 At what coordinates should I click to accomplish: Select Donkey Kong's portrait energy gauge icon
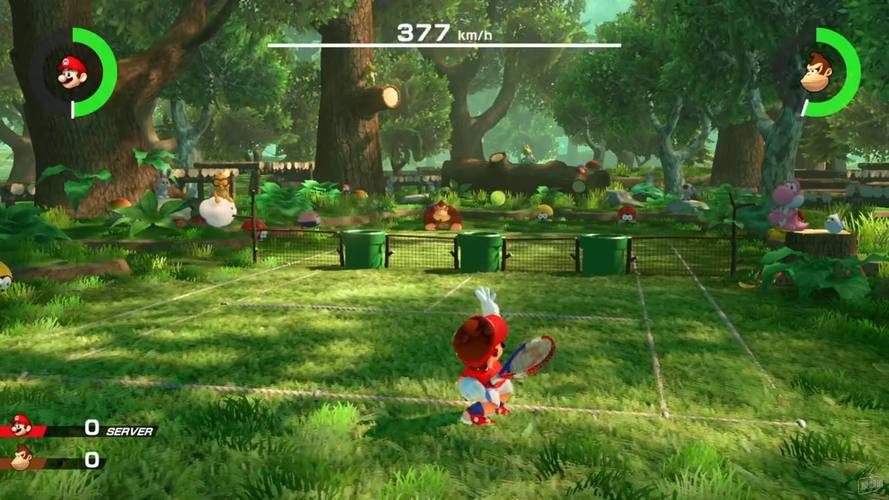click(817, 72)
